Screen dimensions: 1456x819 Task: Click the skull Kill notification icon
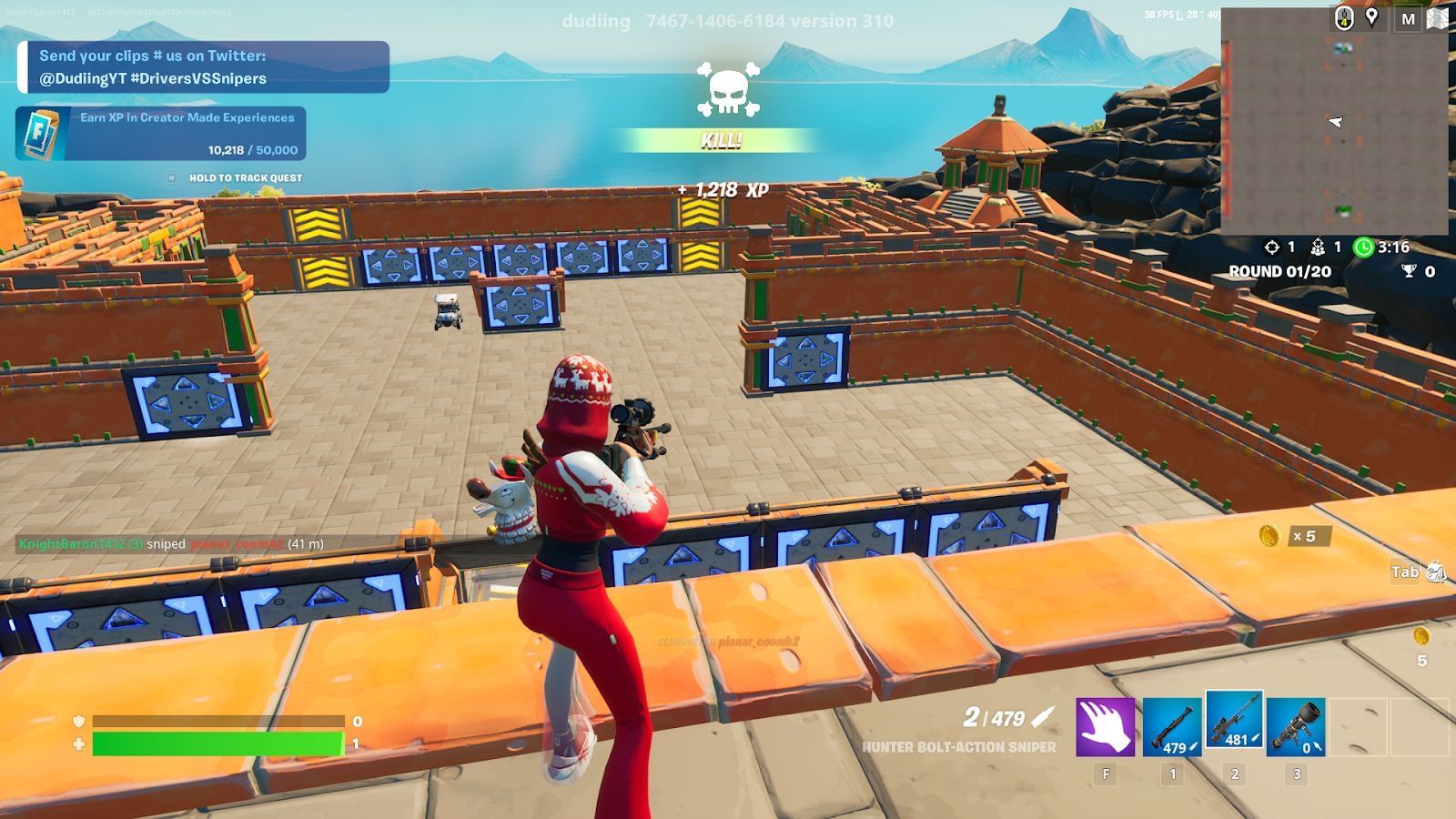click(x=728, y=91)
